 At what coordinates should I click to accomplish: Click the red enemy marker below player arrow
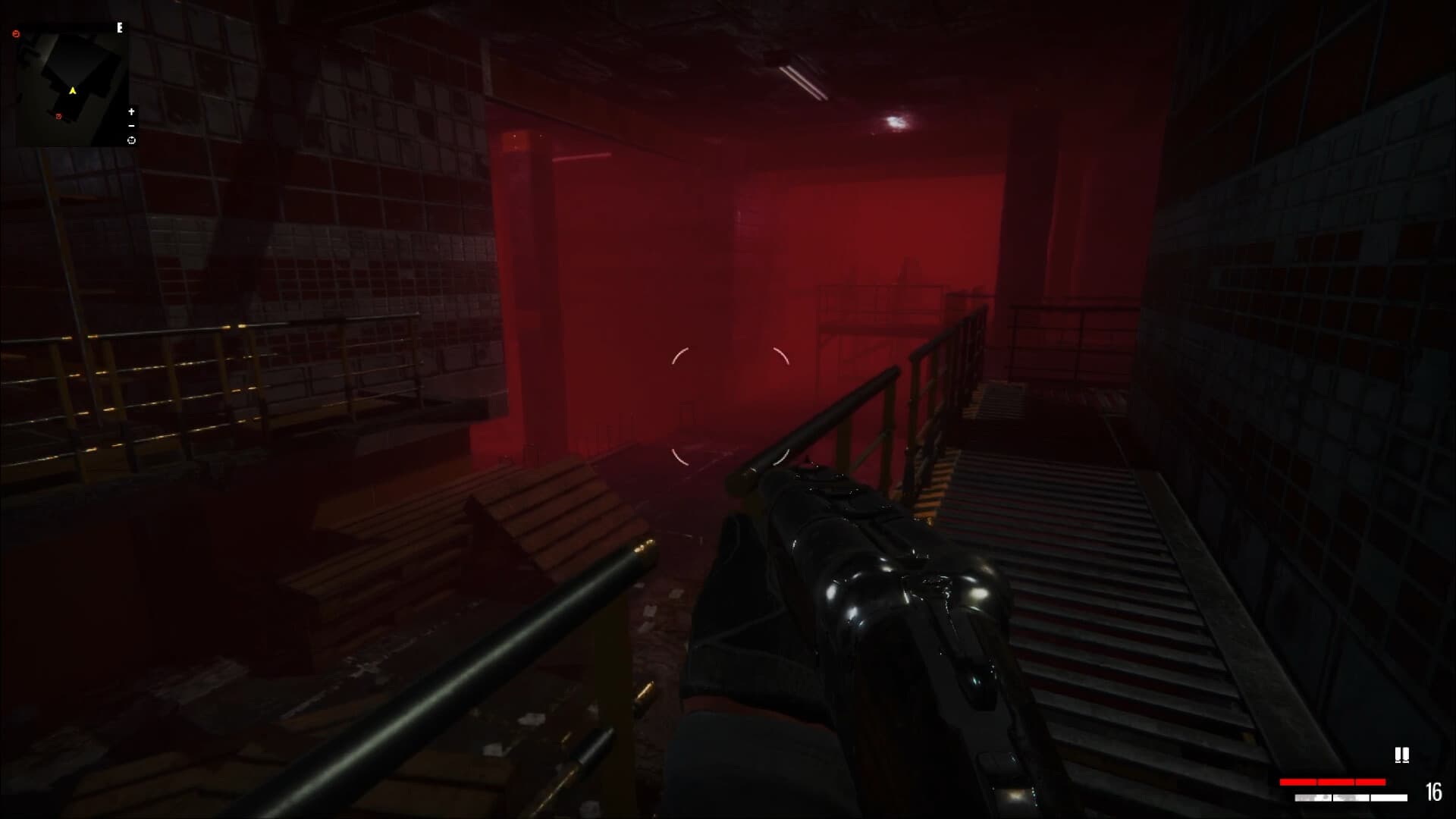58,116
